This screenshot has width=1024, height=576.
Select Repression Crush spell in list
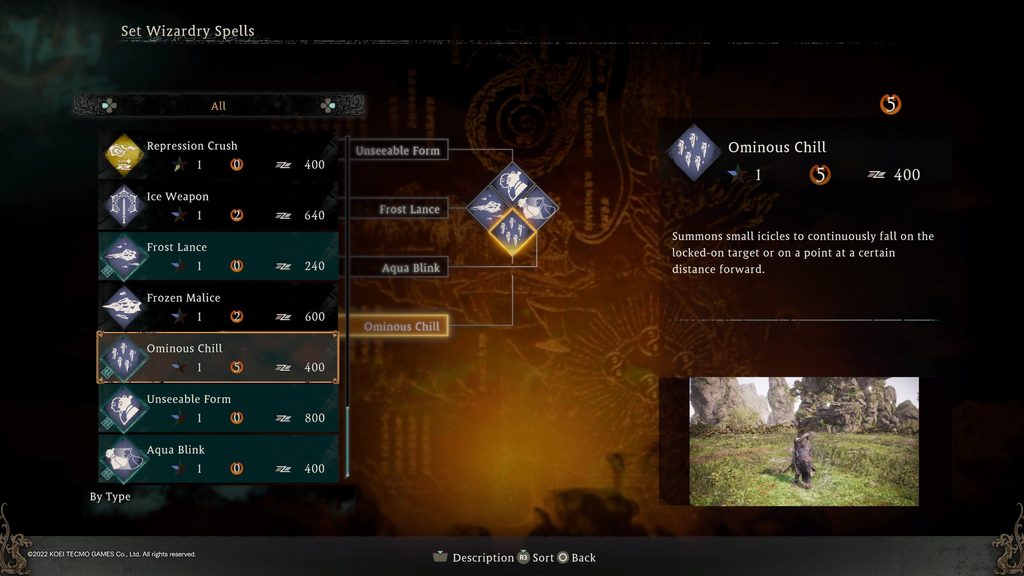[x=218, y=155]
